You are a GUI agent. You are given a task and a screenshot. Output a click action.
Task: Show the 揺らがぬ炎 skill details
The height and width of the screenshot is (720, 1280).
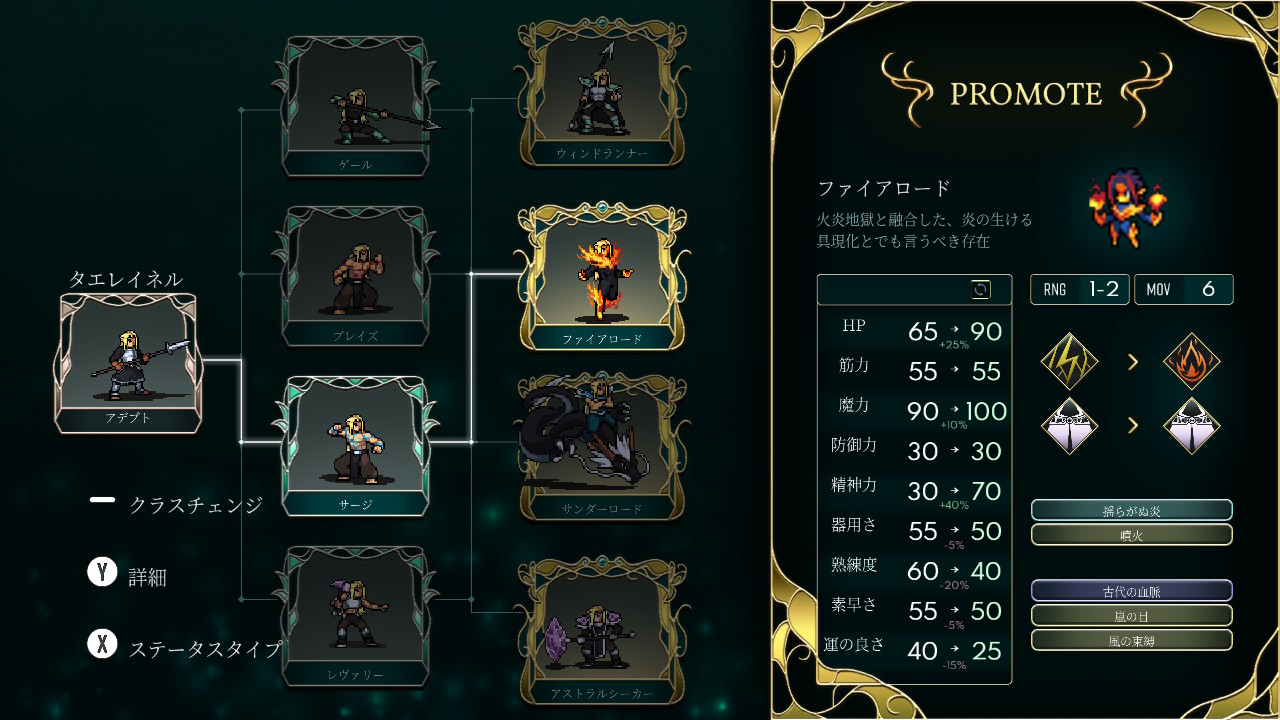coord(1131,510)
